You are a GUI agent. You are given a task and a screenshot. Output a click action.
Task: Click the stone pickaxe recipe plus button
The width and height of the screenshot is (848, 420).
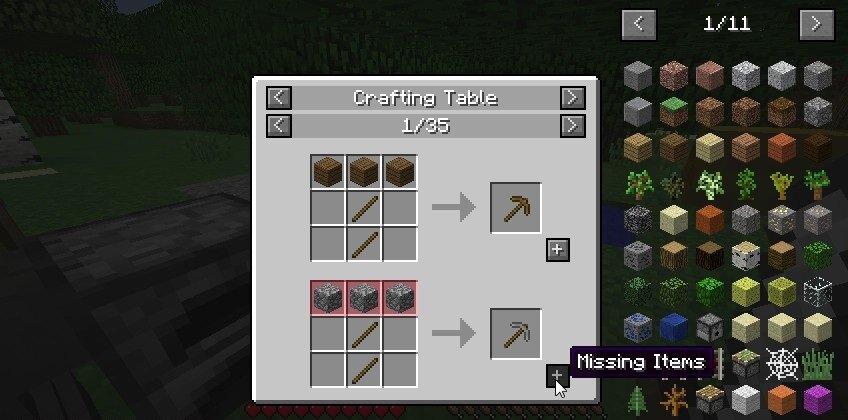(558, 376)
